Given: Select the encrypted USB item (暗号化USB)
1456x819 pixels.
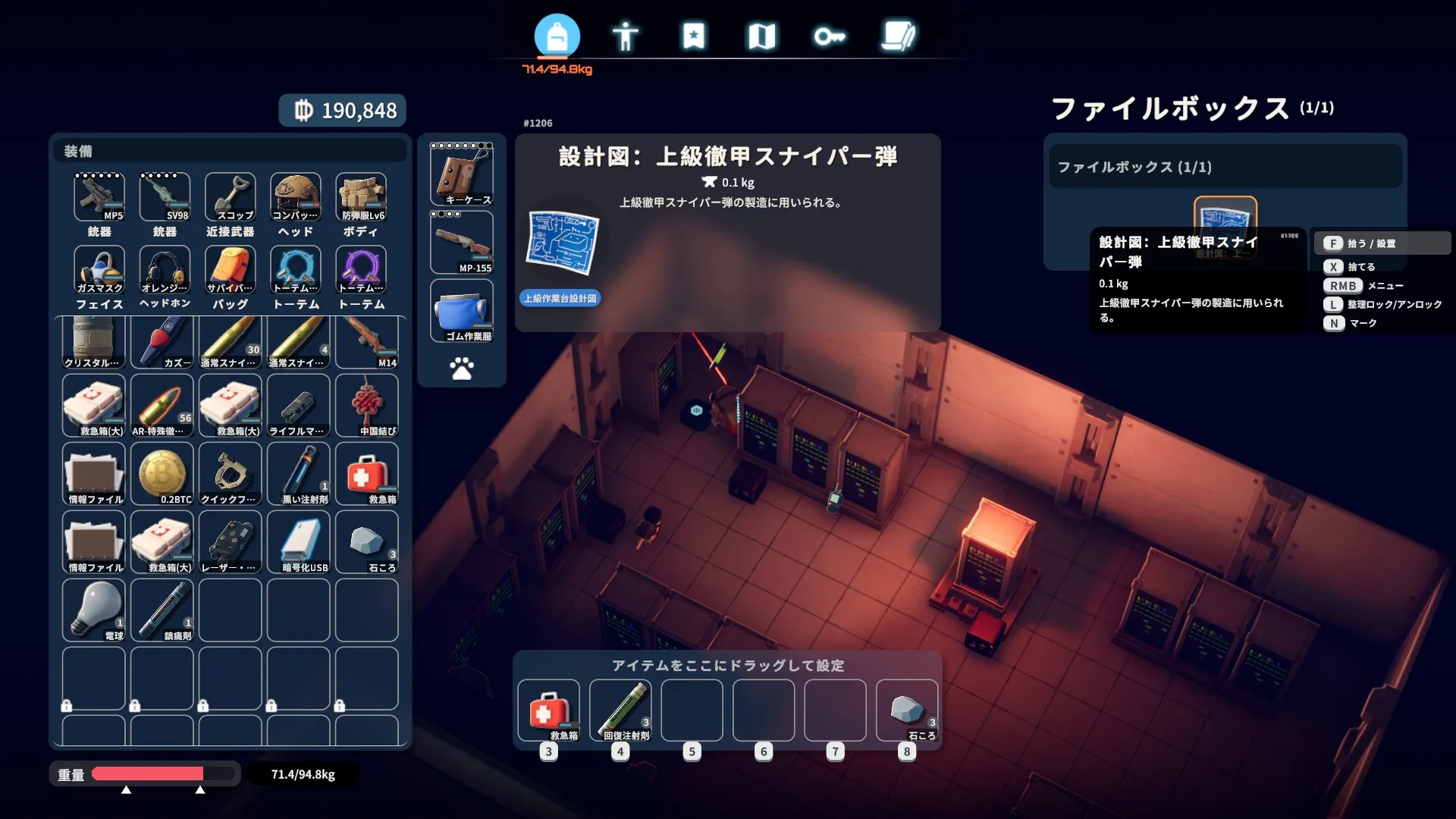Looking at the screenshot, I should pos(298,542).
